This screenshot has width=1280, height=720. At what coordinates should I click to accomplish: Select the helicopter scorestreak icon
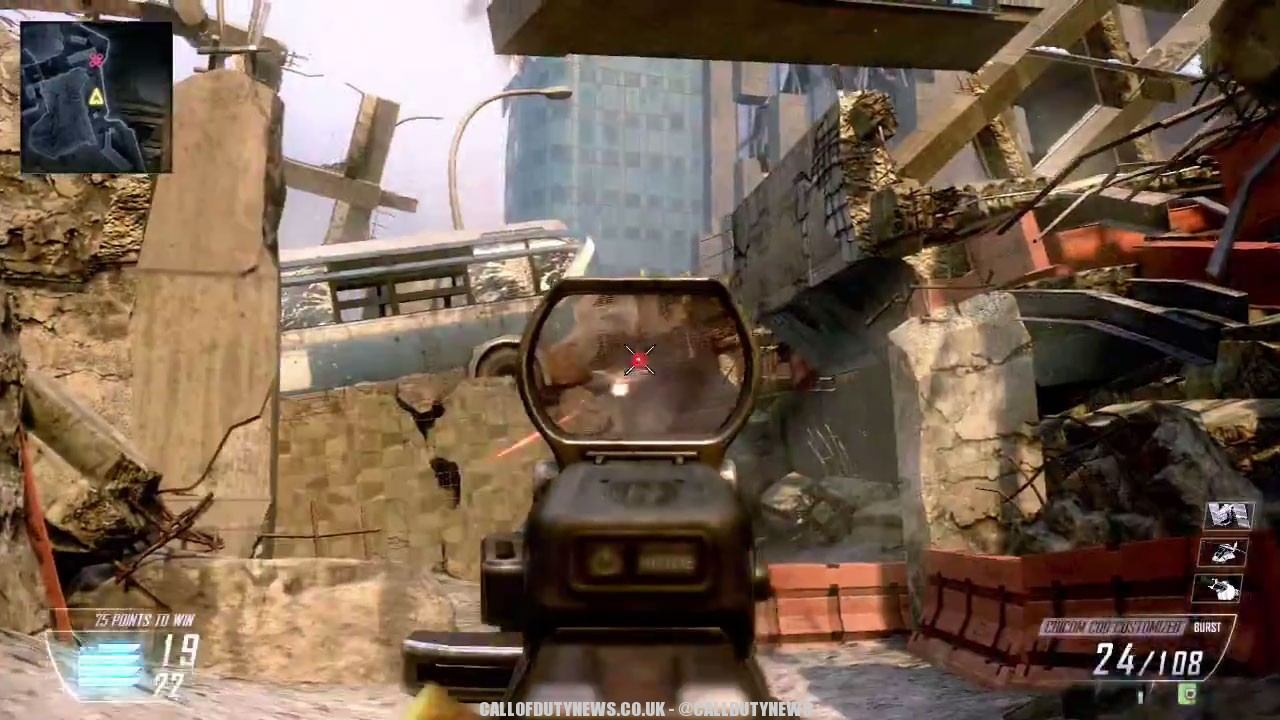1227,552
